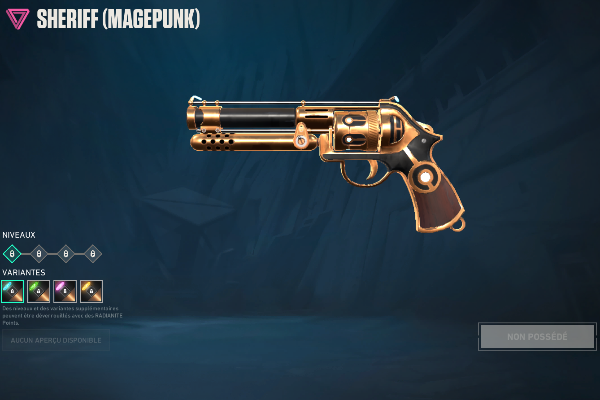Choose the cyan variant thumbnail

tap(12, 291)
